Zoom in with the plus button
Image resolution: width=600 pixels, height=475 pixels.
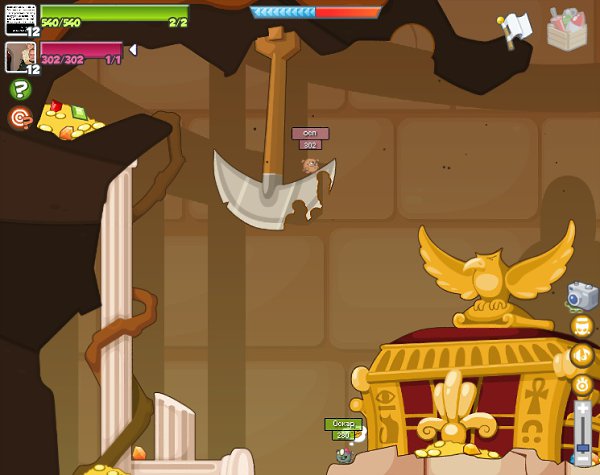coord(583,408)
